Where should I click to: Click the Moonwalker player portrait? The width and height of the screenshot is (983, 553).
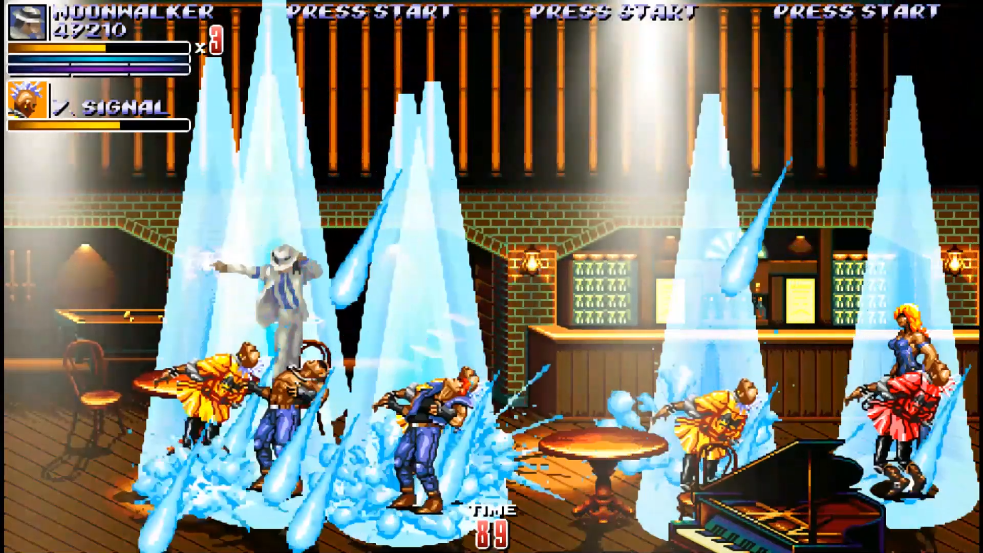click(x=27, y=22)
